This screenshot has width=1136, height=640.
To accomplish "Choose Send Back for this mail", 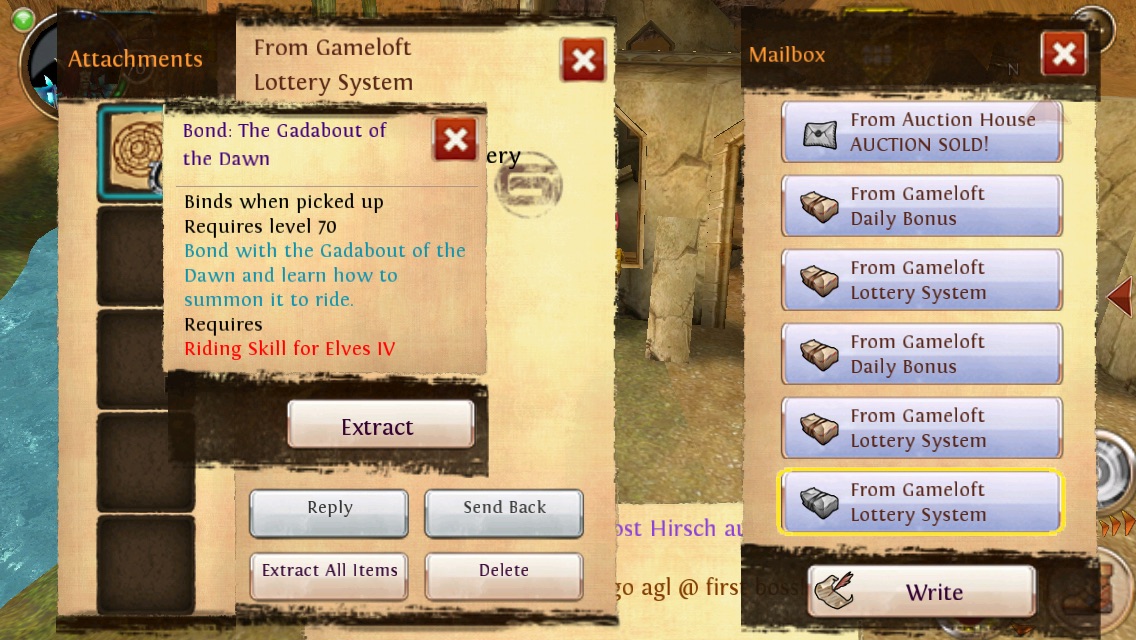I will pyautogui.click(x=504, y=510).
